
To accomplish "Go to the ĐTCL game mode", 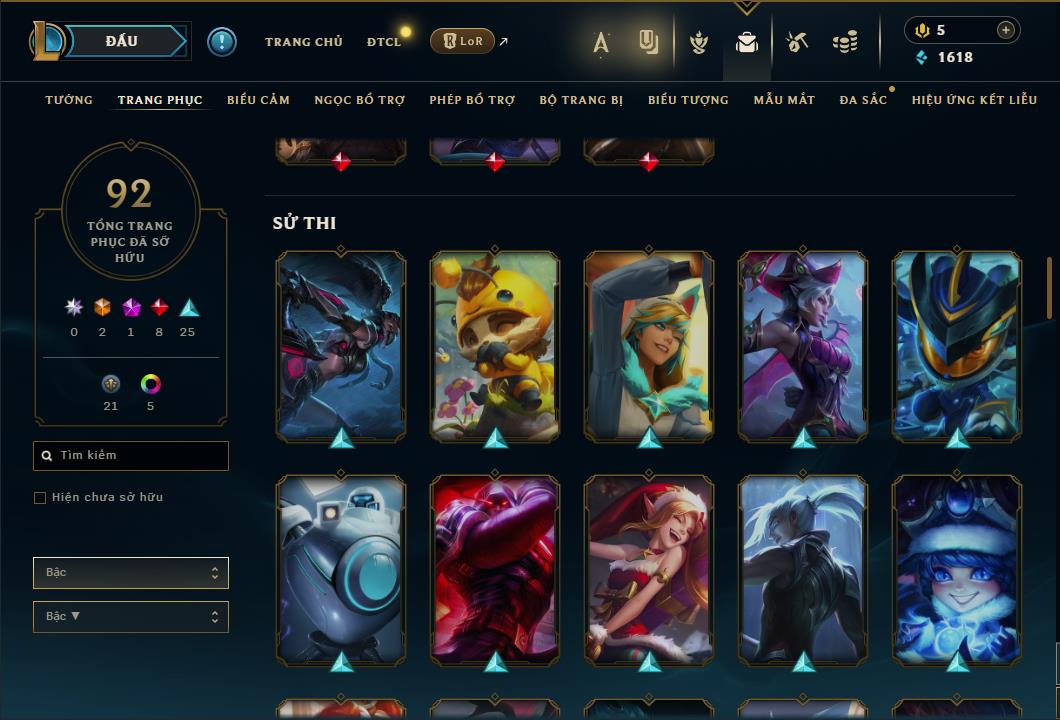I will pyautogui.click(x=383, y=42).
